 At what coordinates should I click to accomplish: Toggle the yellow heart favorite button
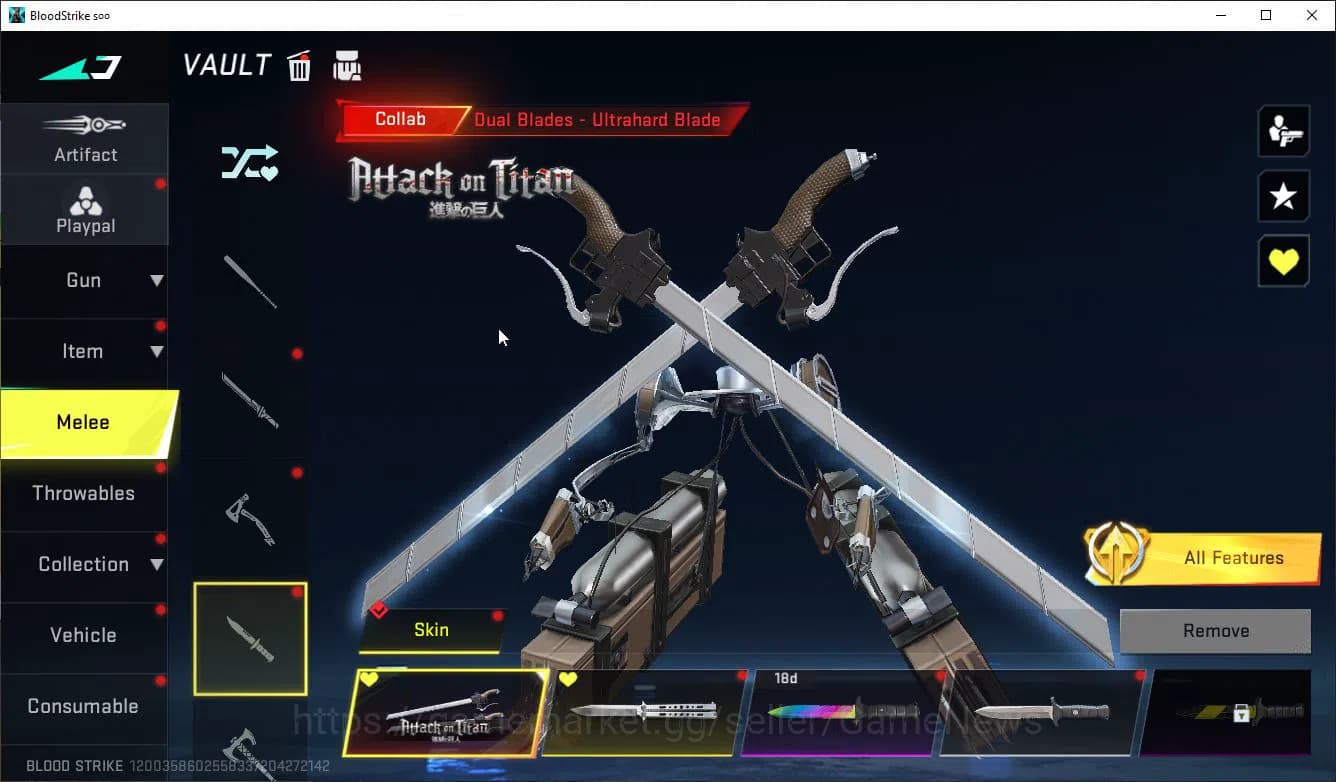[x=1283, y=261]
